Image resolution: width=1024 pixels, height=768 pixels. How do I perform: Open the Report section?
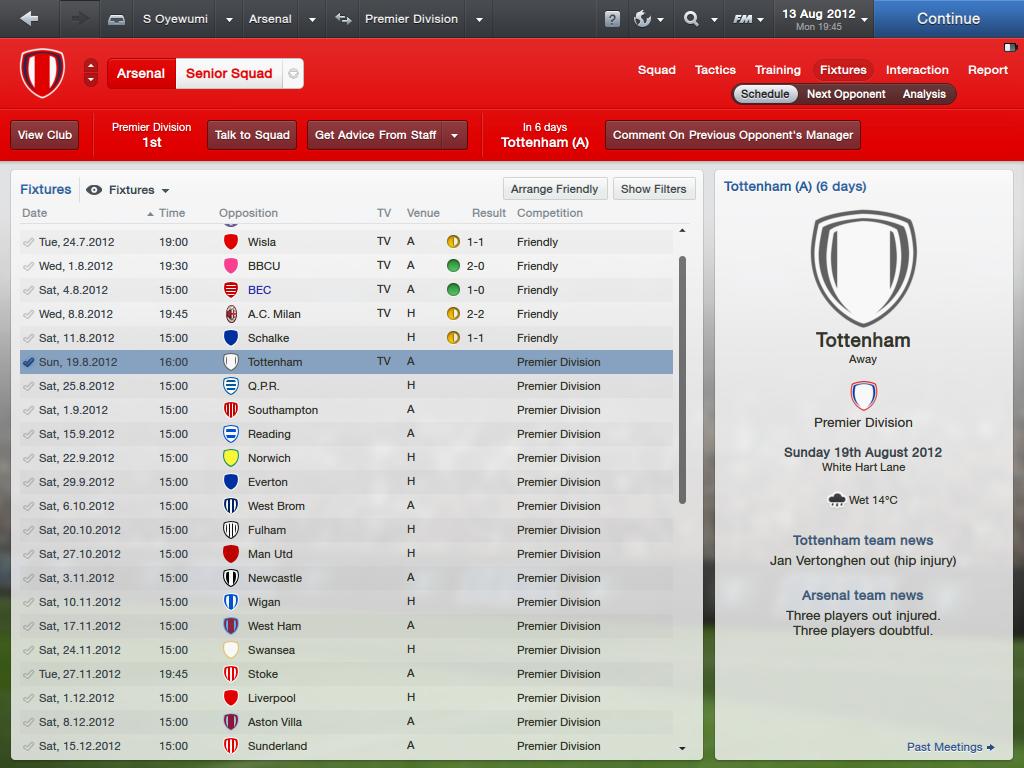pos(987,70)
